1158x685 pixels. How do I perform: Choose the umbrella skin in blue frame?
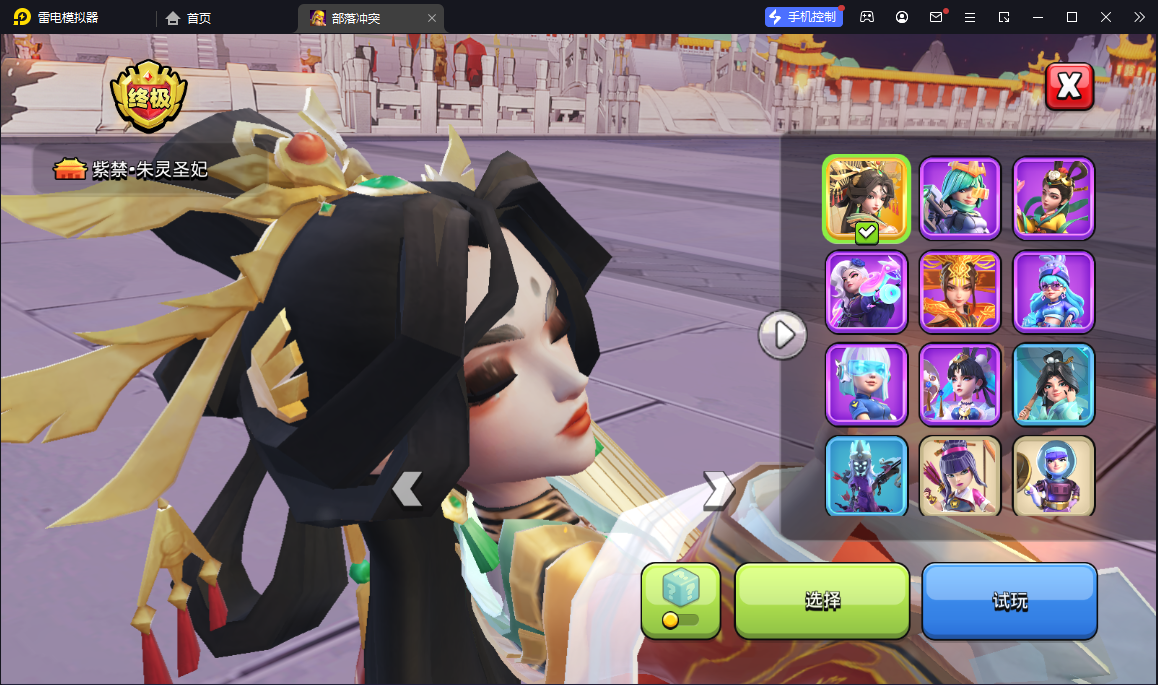tap(1053, 384)
